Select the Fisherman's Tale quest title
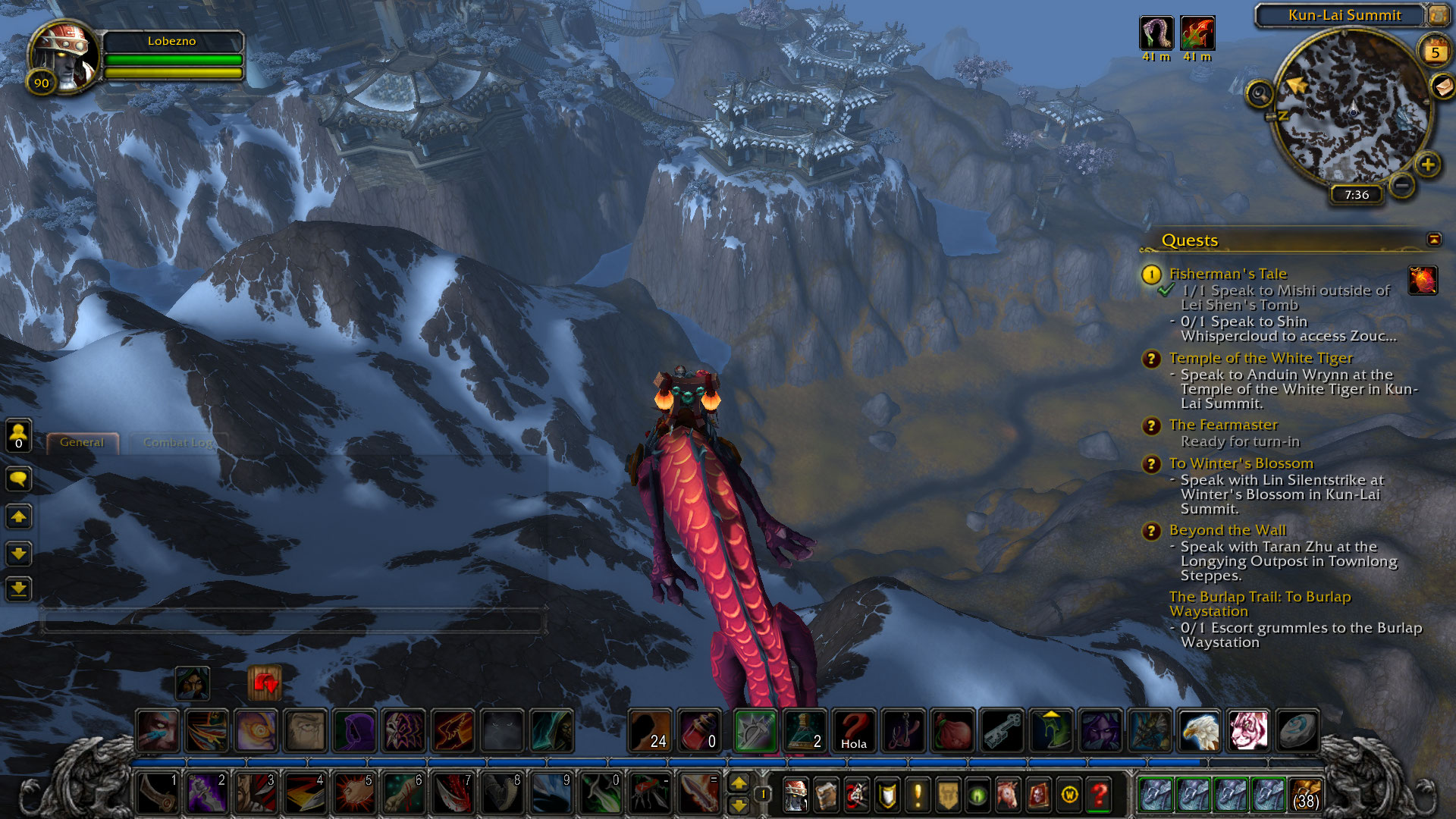The height and width of the screenshot is (819, 1456). (1228, 274)
